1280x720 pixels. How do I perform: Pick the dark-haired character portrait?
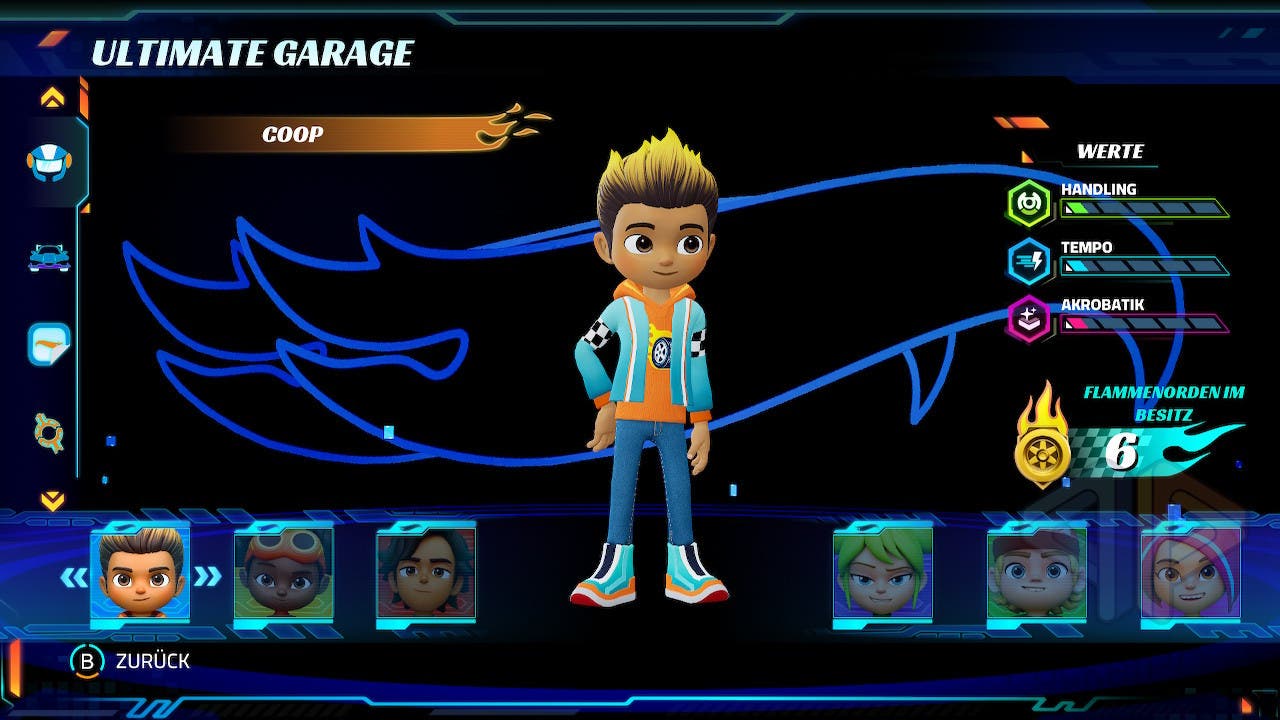[x=426, y=574]
